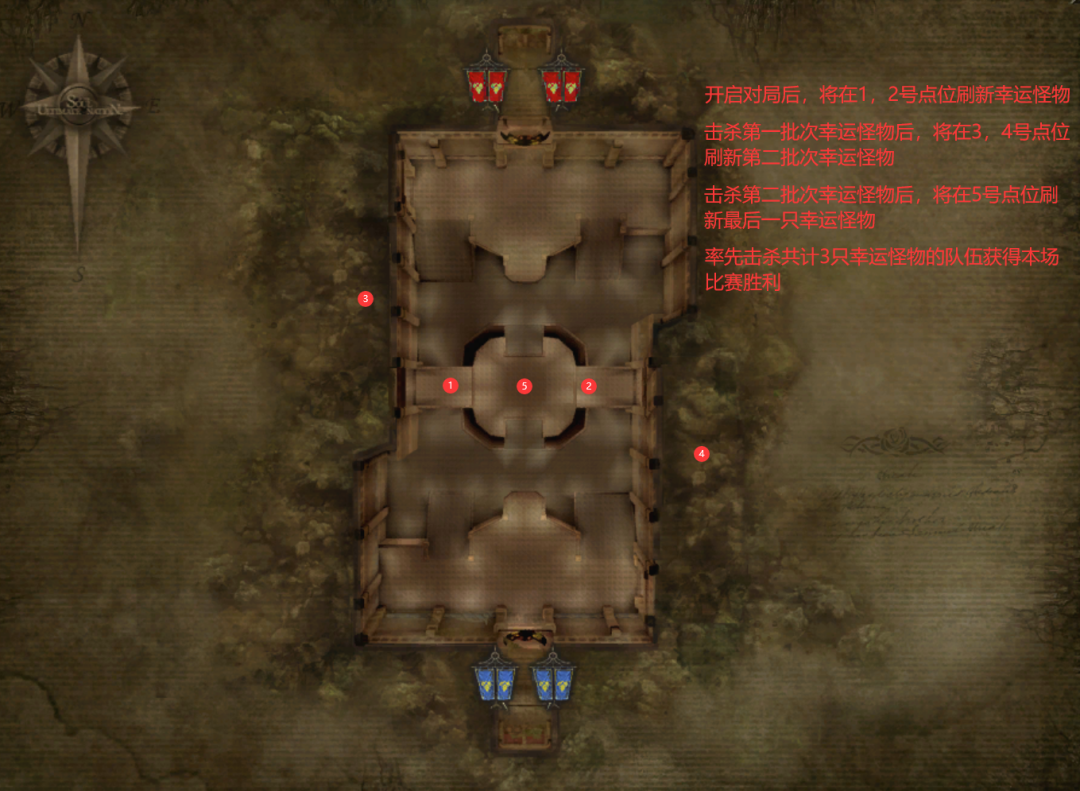Choose the number 4 map marker
Screen dimensions: 1080x791
pyautogui.click(x=701, y=453)
